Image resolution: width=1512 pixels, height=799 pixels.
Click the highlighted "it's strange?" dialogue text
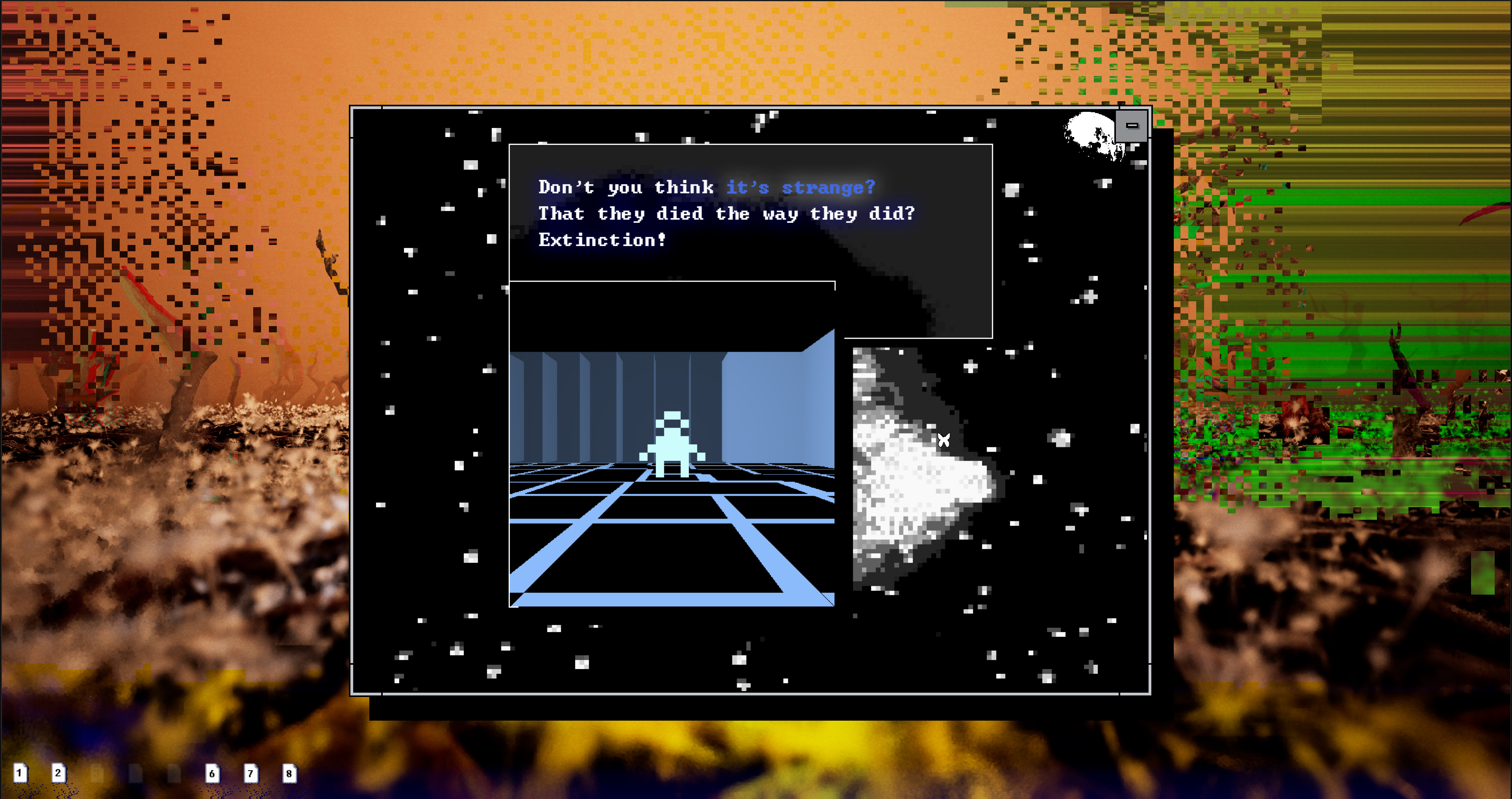(800, 187)
